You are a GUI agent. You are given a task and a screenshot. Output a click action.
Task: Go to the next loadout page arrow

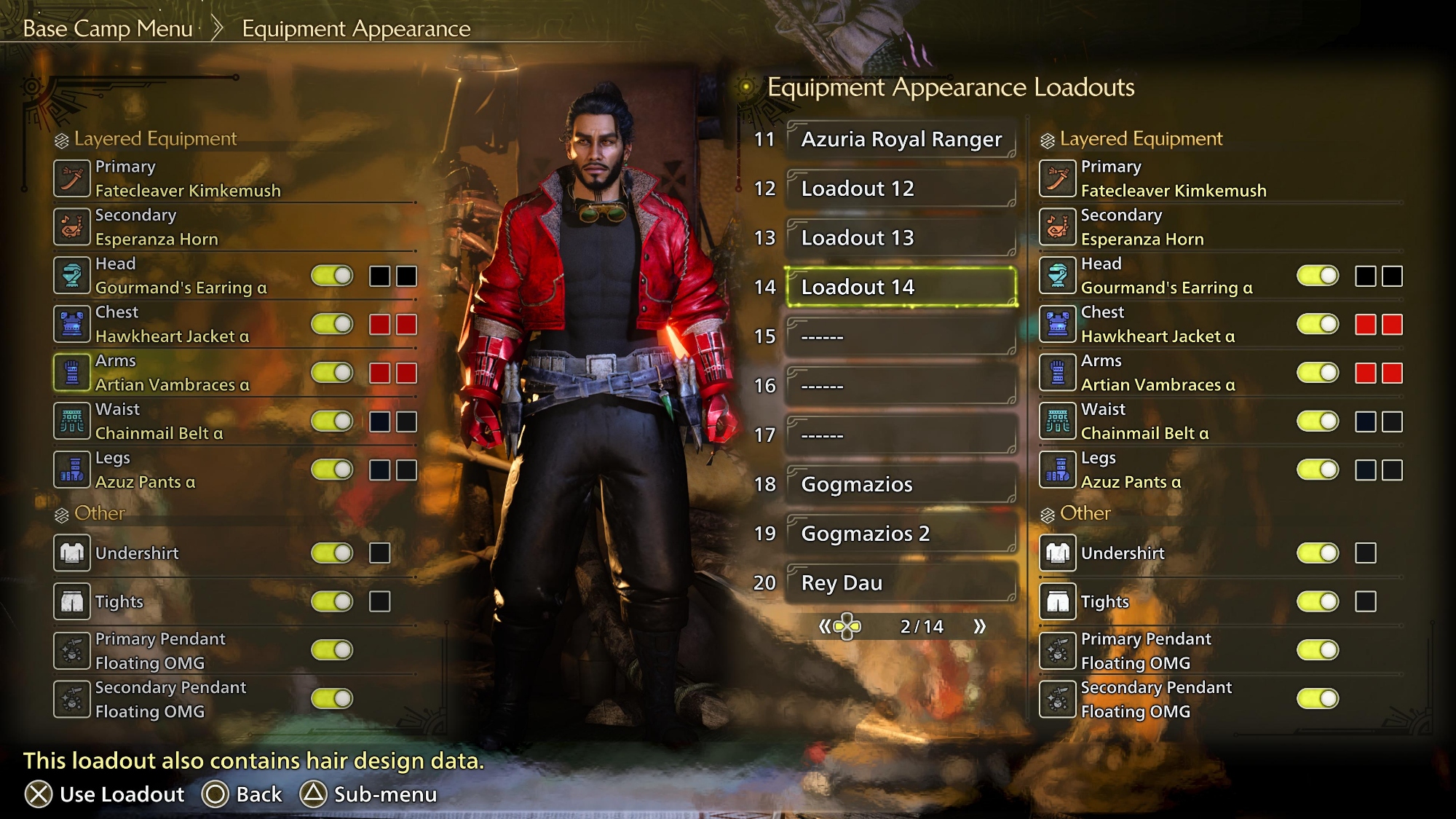pos(979,626)
